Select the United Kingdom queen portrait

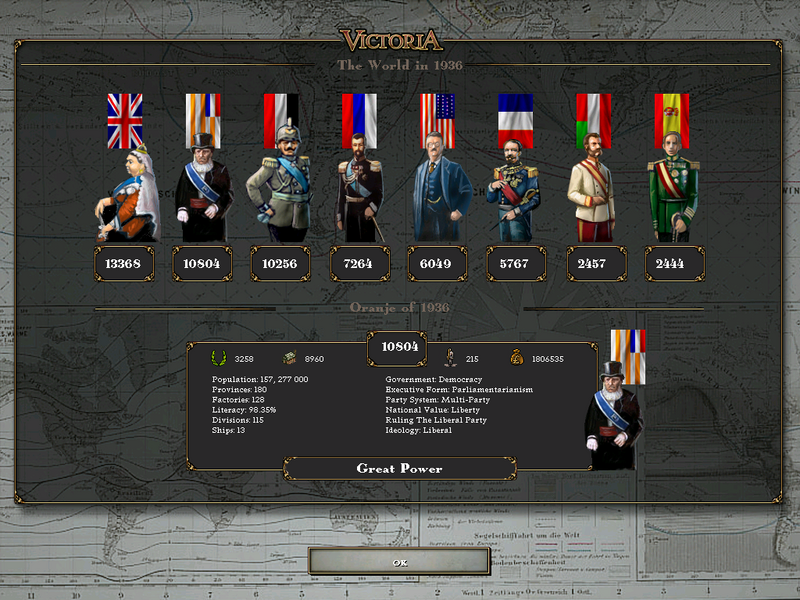coord(126,190)
